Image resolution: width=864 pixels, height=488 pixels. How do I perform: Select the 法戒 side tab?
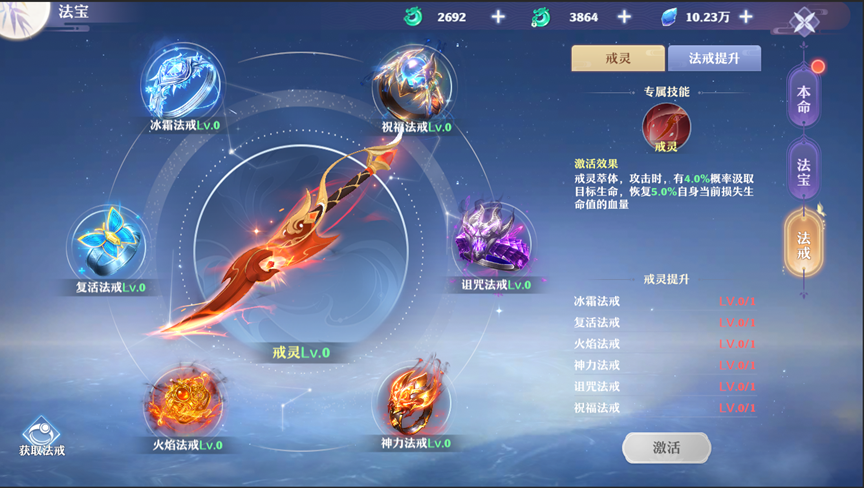coord(804,245)
